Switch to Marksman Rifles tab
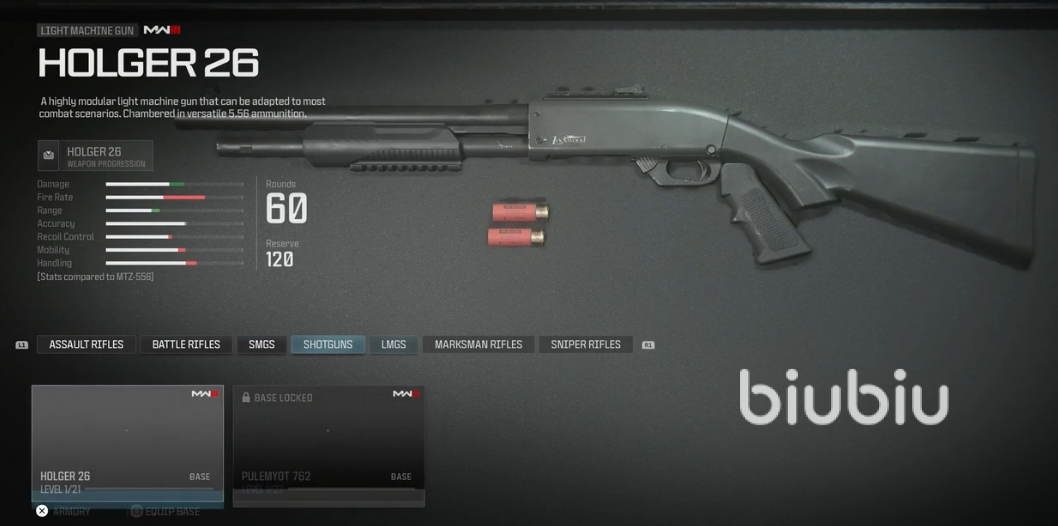This screenshot has width=1058, height=526. click(478, 345)
